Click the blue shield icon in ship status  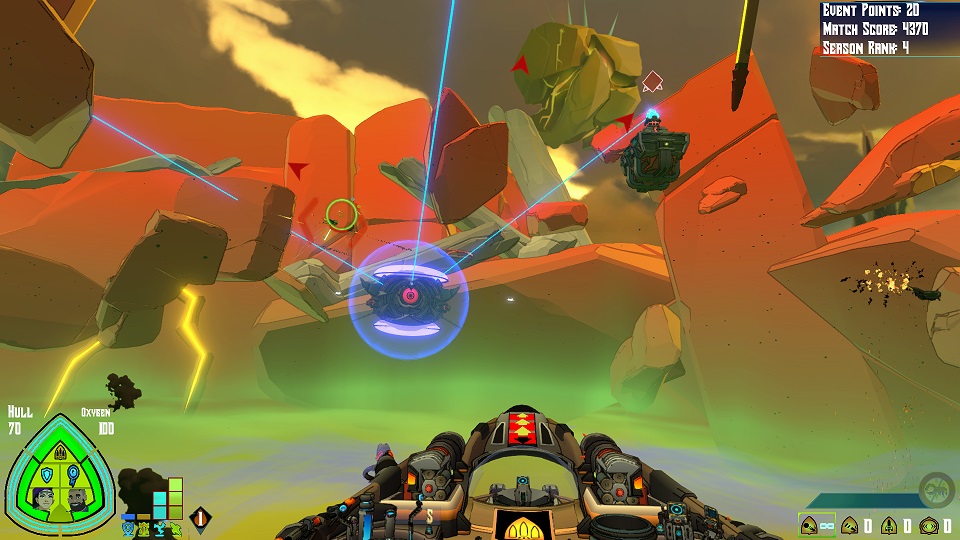45,474
